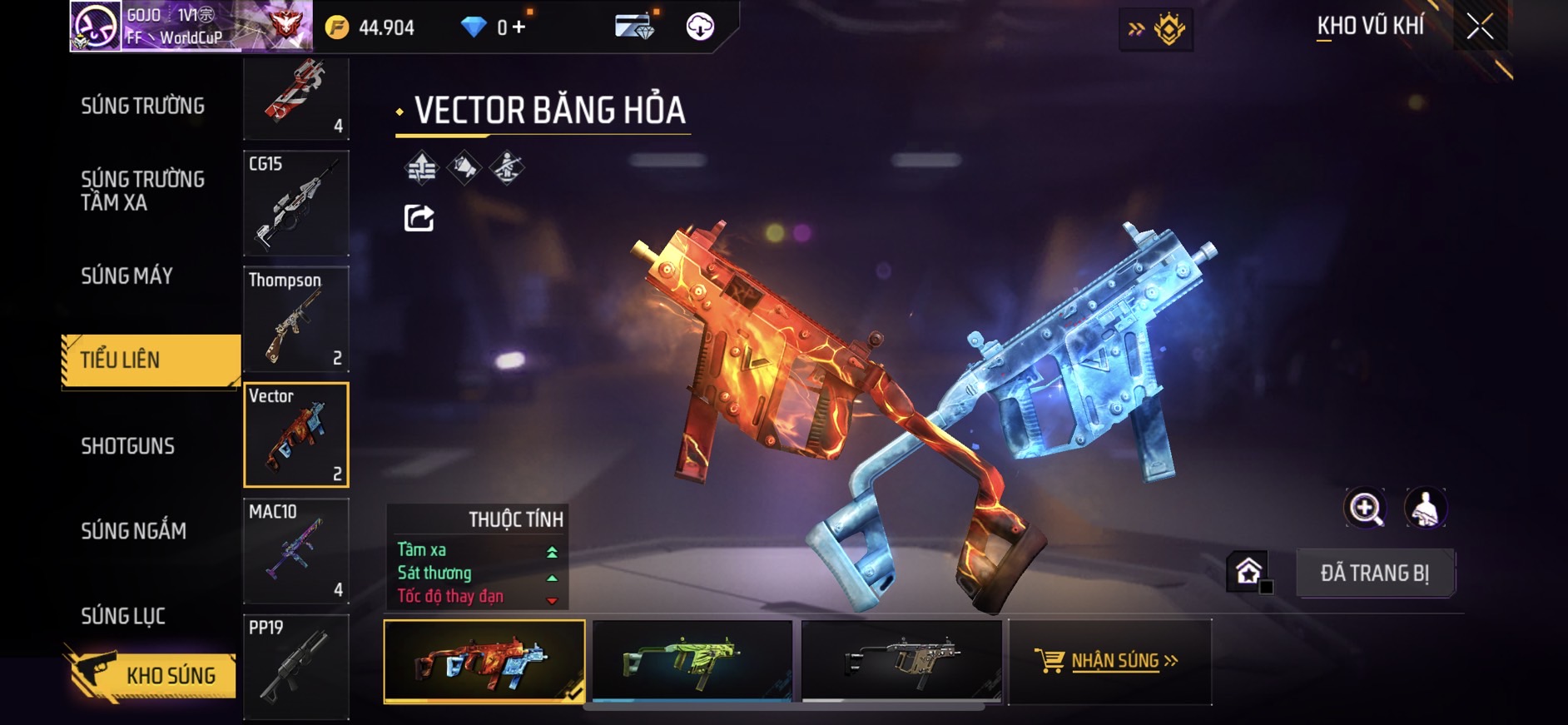Open the Kho Súng gun storage

pyautogui.click(x=151, y=675)
